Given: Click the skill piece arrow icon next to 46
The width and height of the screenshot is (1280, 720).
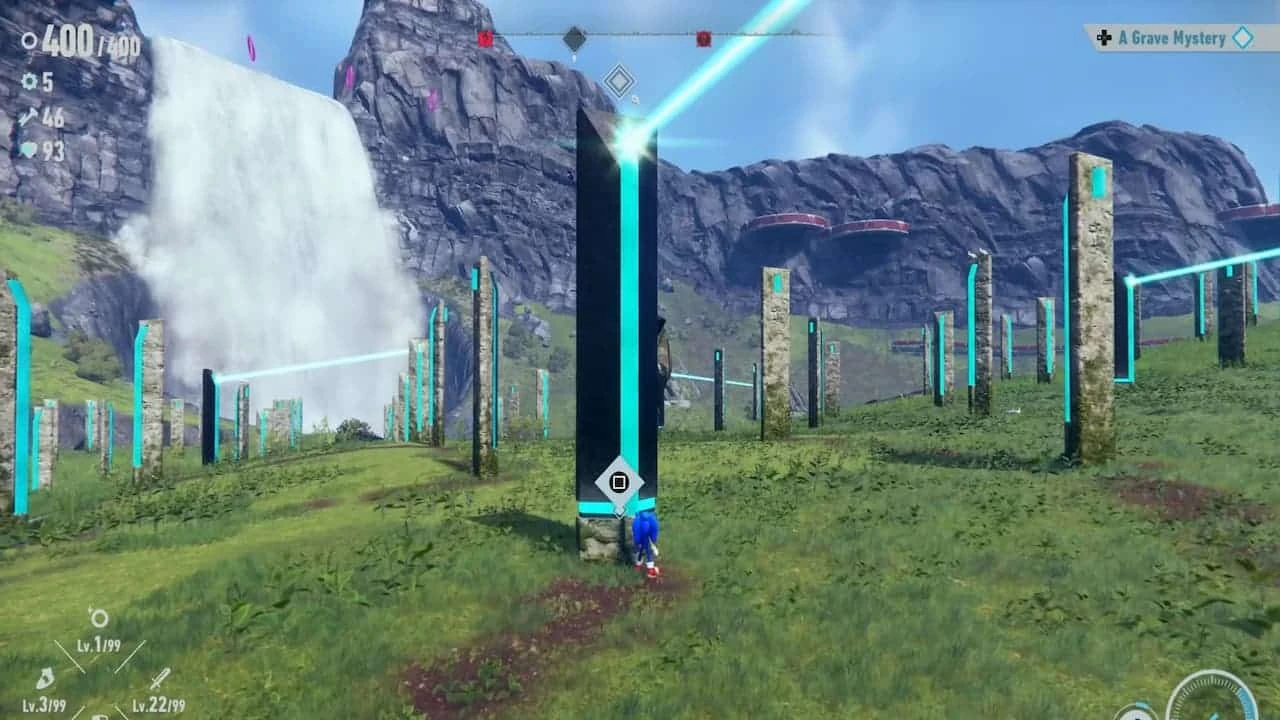Looking at the screenshot, I should [28, 116].
